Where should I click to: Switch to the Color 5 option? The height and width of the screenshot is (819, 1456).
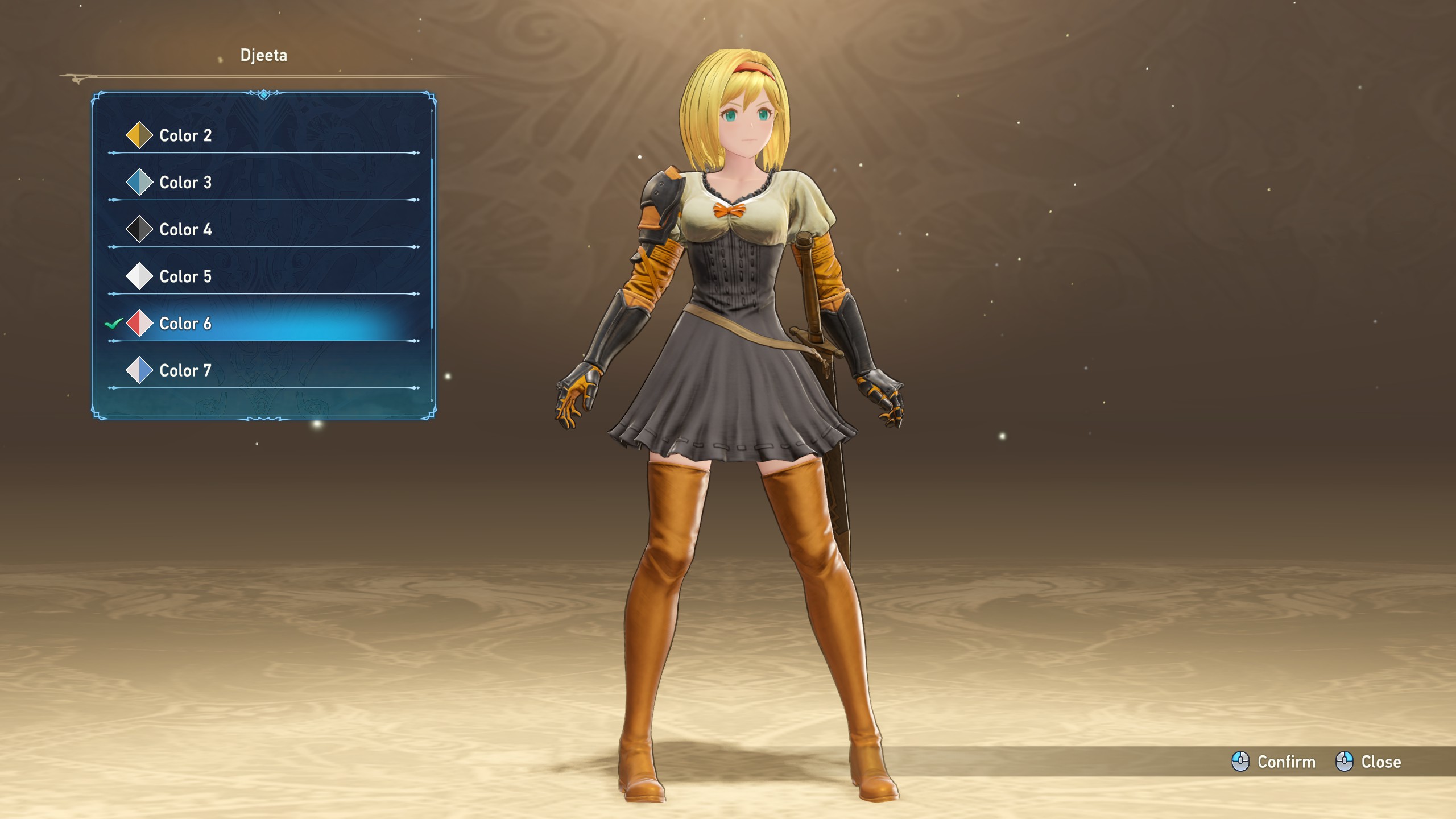(185, 276)
